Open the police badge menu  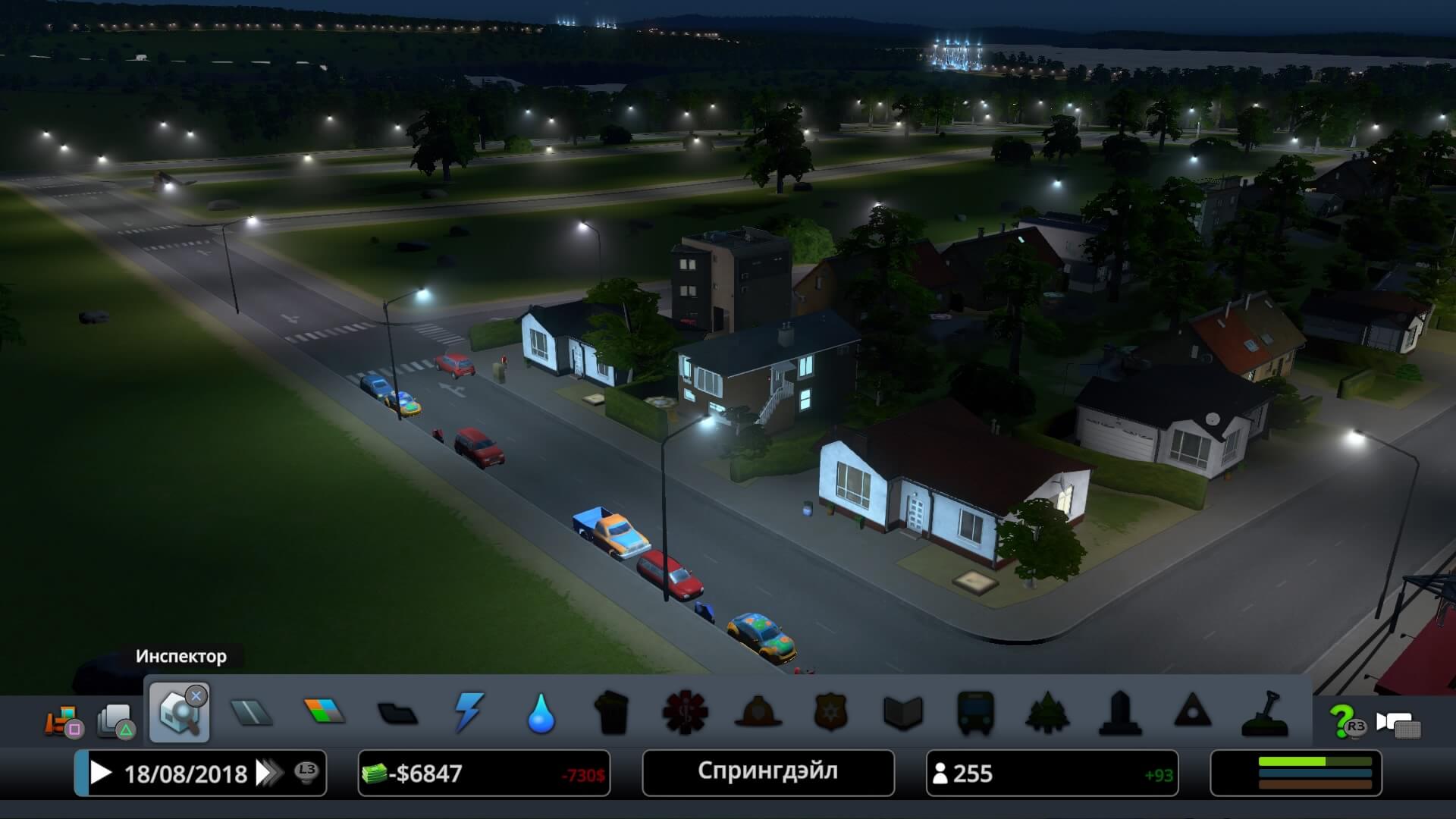[x=830, y=713]
